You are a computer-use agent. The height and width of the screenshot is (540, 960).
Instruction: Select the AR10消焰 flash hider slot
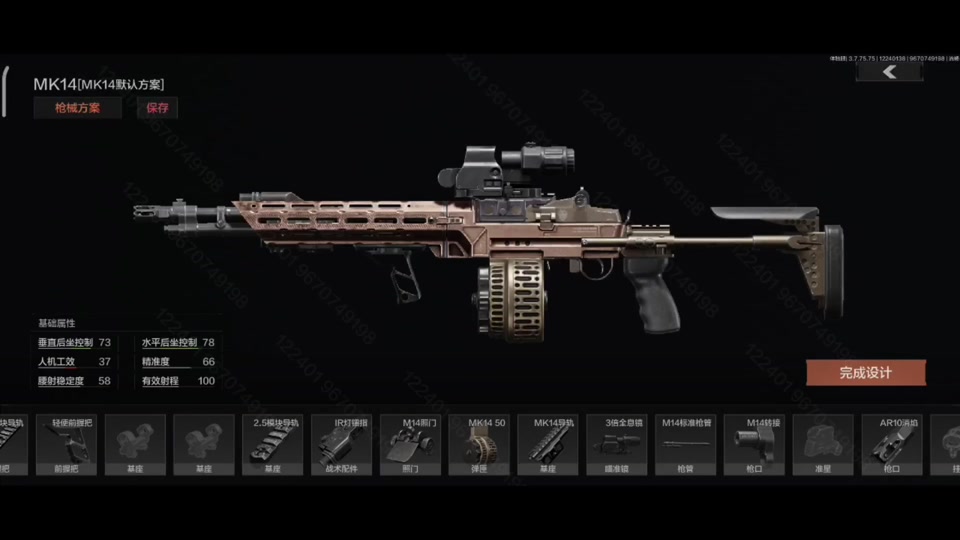point(892,444)
